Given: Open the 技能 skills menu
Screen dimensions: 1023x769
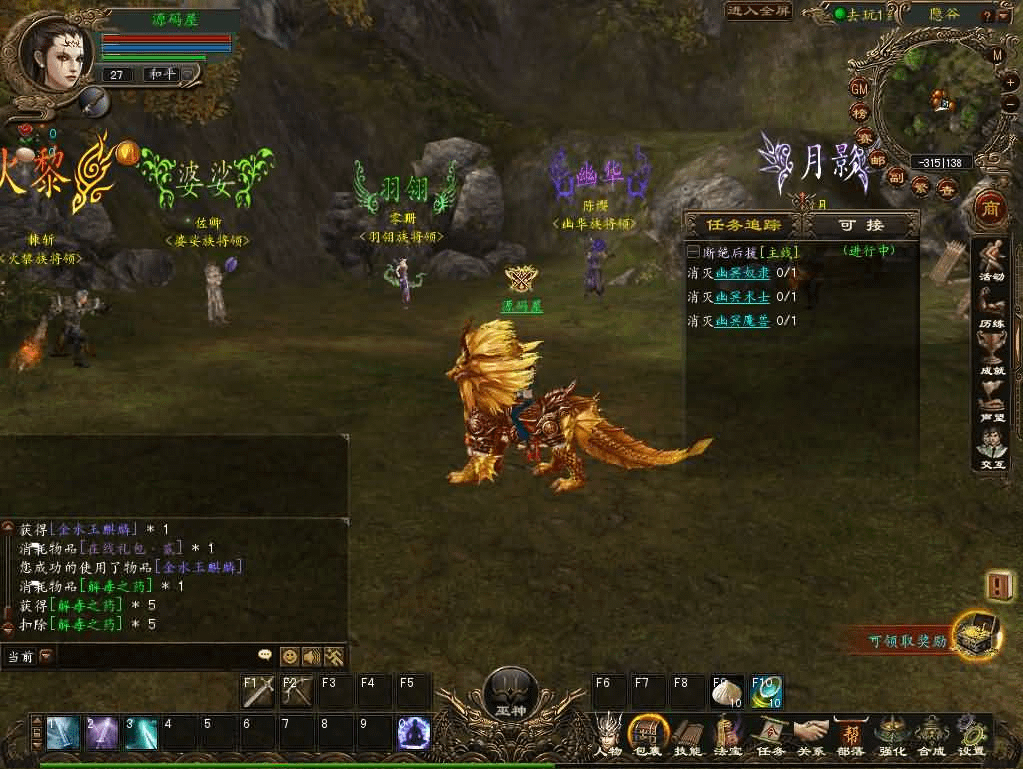Looking at the screenshot, I should 687,735.
